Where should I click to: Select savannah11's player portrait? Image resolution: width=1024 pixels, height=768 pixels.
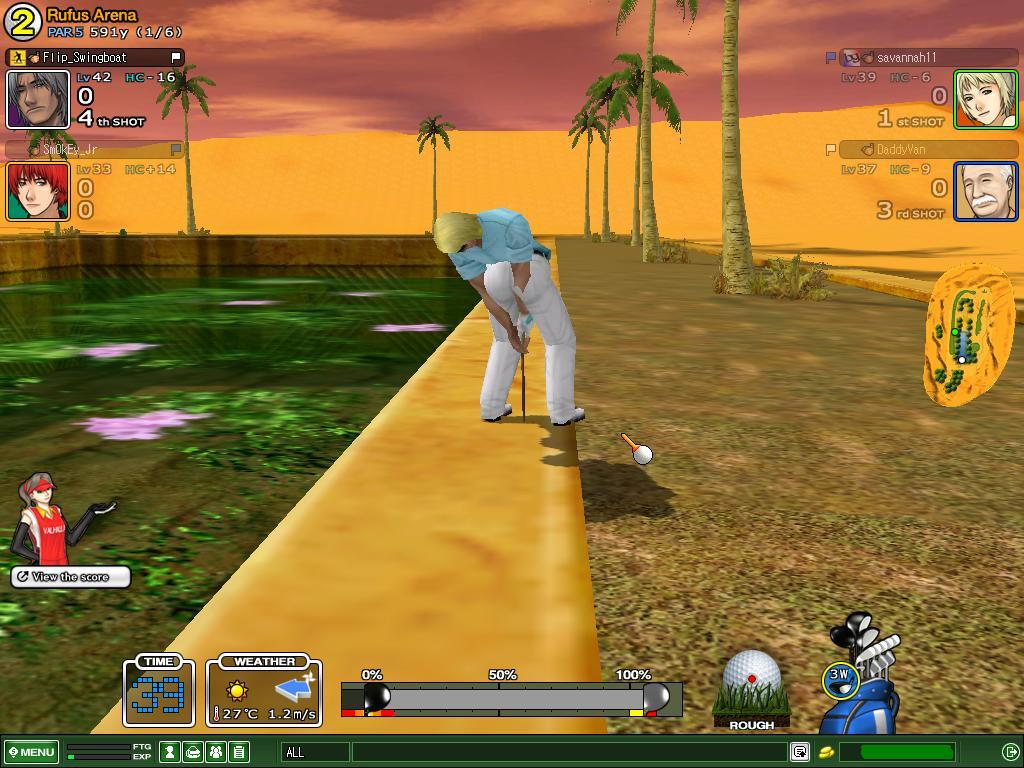(985, 99)
